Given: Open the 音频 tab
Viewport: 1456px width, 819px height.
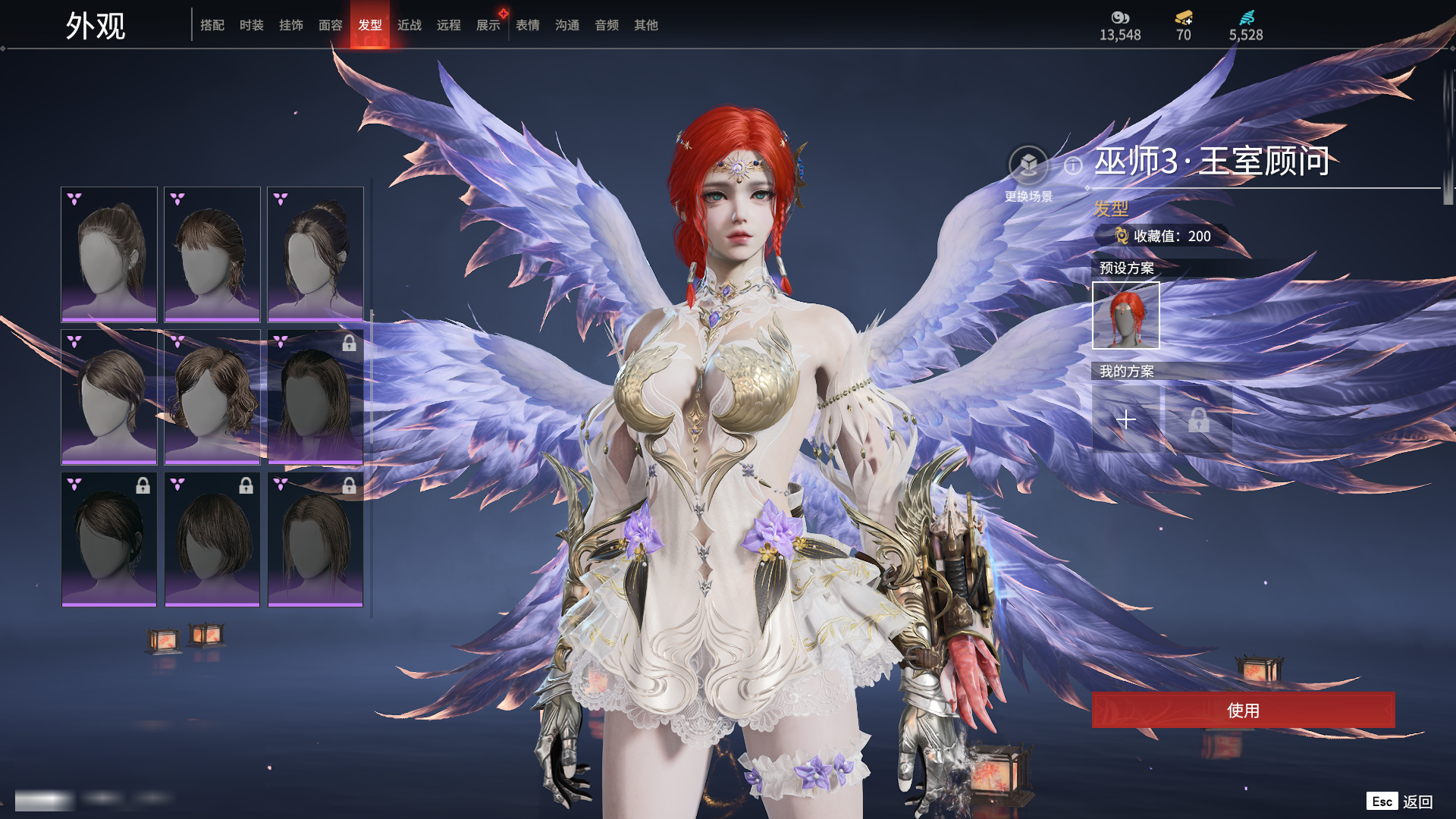Looking at the screenshot, I should tap(607, 25).
